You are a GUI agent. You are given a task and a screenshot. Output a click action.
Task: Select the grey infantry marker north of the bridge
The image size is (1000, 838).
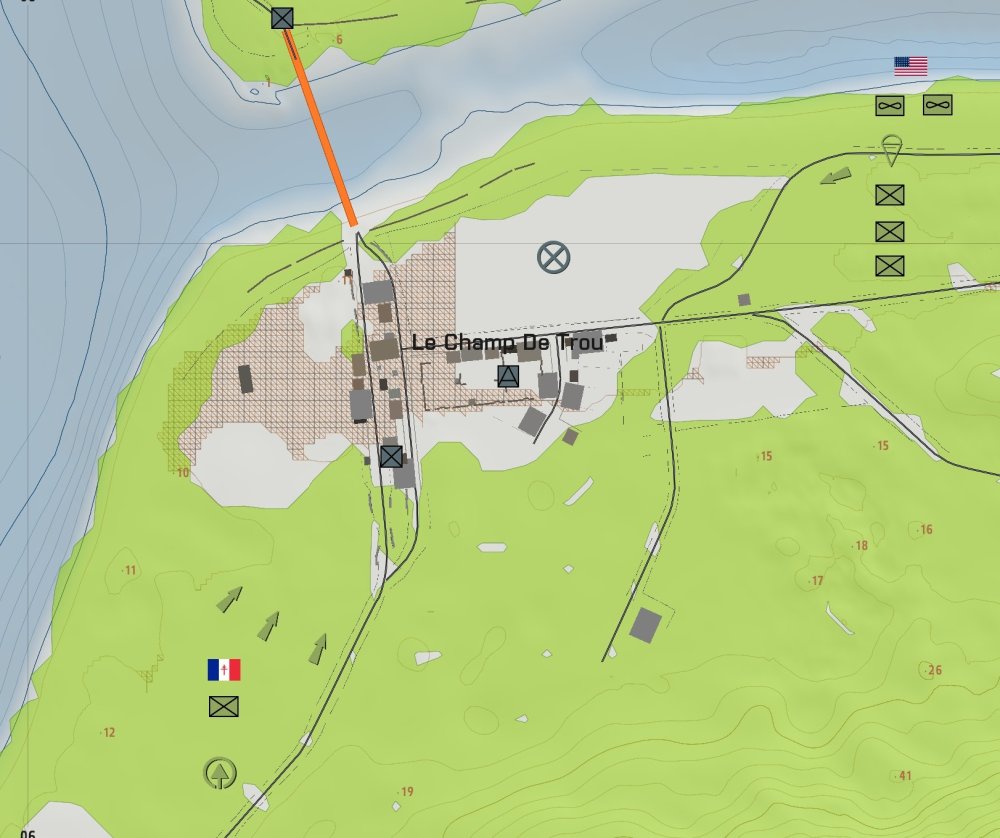[283, 17]
